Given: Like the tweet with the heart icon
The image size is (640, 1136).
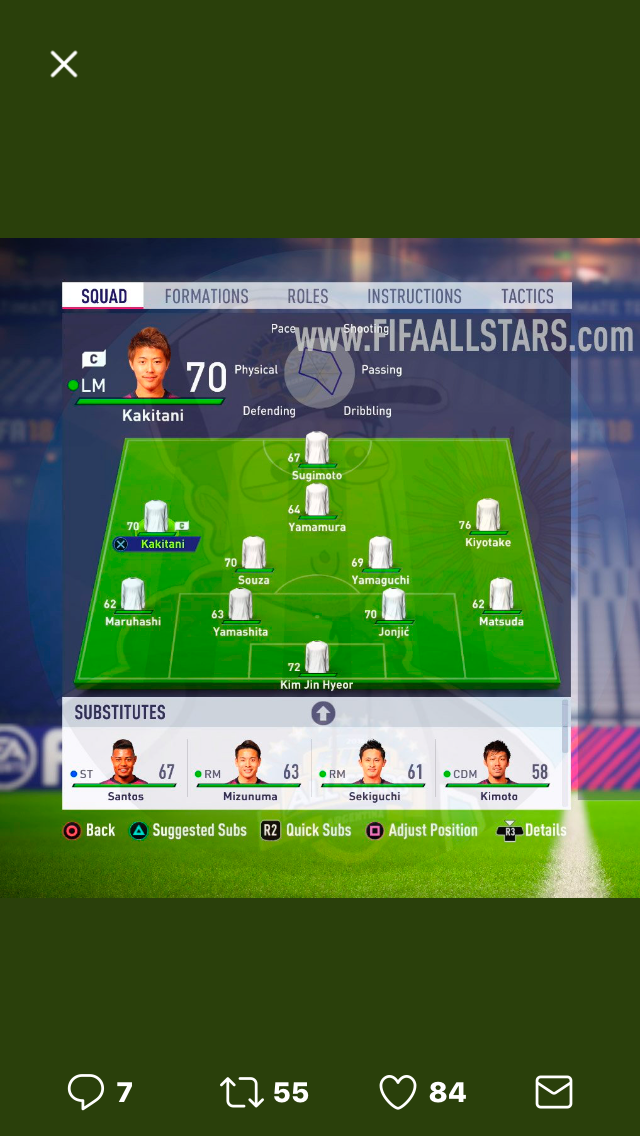Looking at the screenshot, I should click(398, 1092).
